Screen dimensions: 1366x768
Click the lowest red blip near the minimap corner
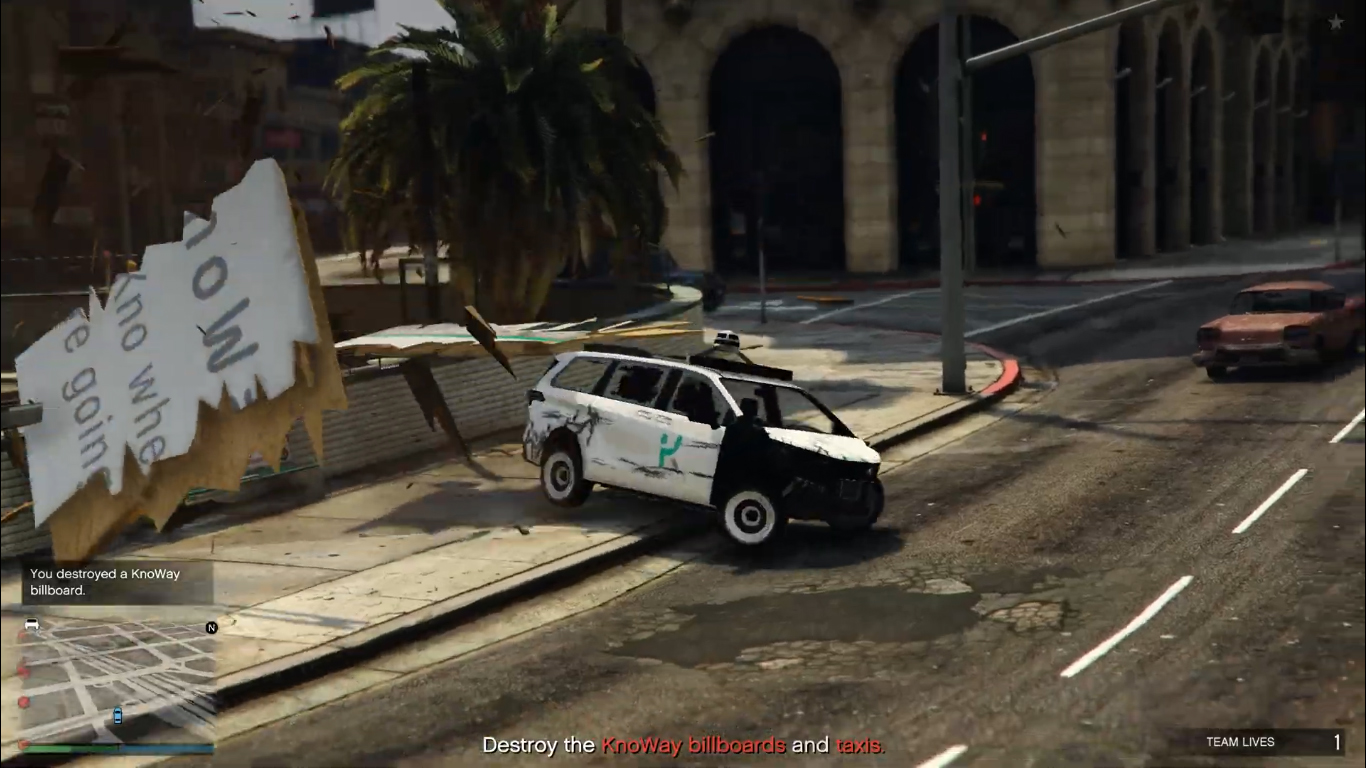(x=22, y=744)
